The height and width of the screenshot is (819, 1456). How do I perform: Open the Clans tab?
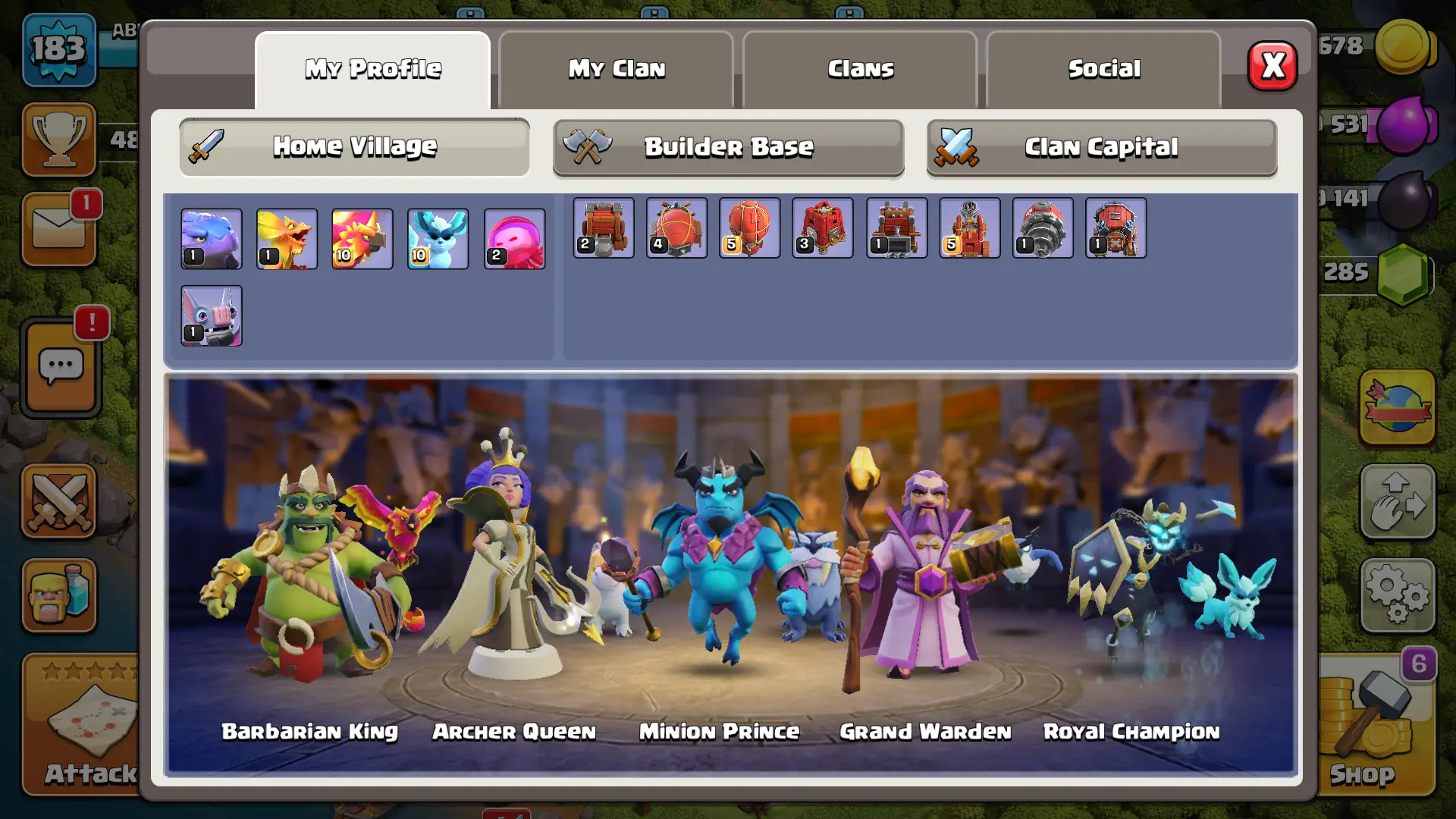860,69
